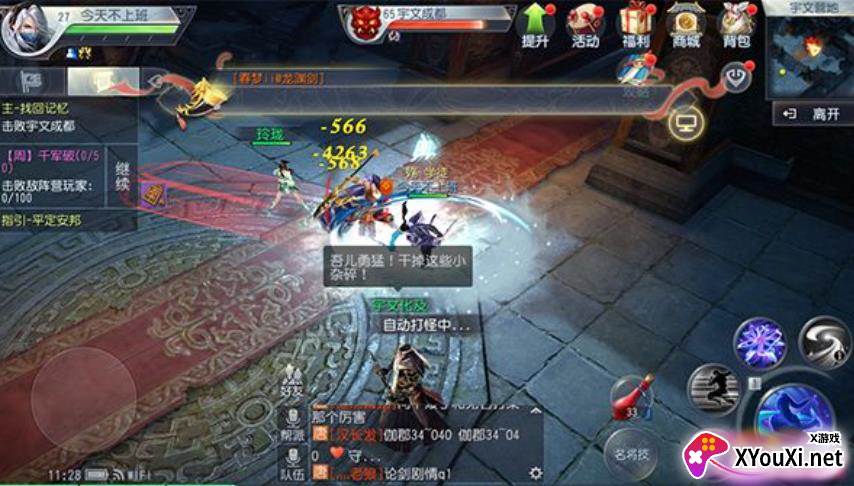The height and width of the screenshot is (486, 854).
Task: Open the 活动 events menu
Action: (585, 24)
